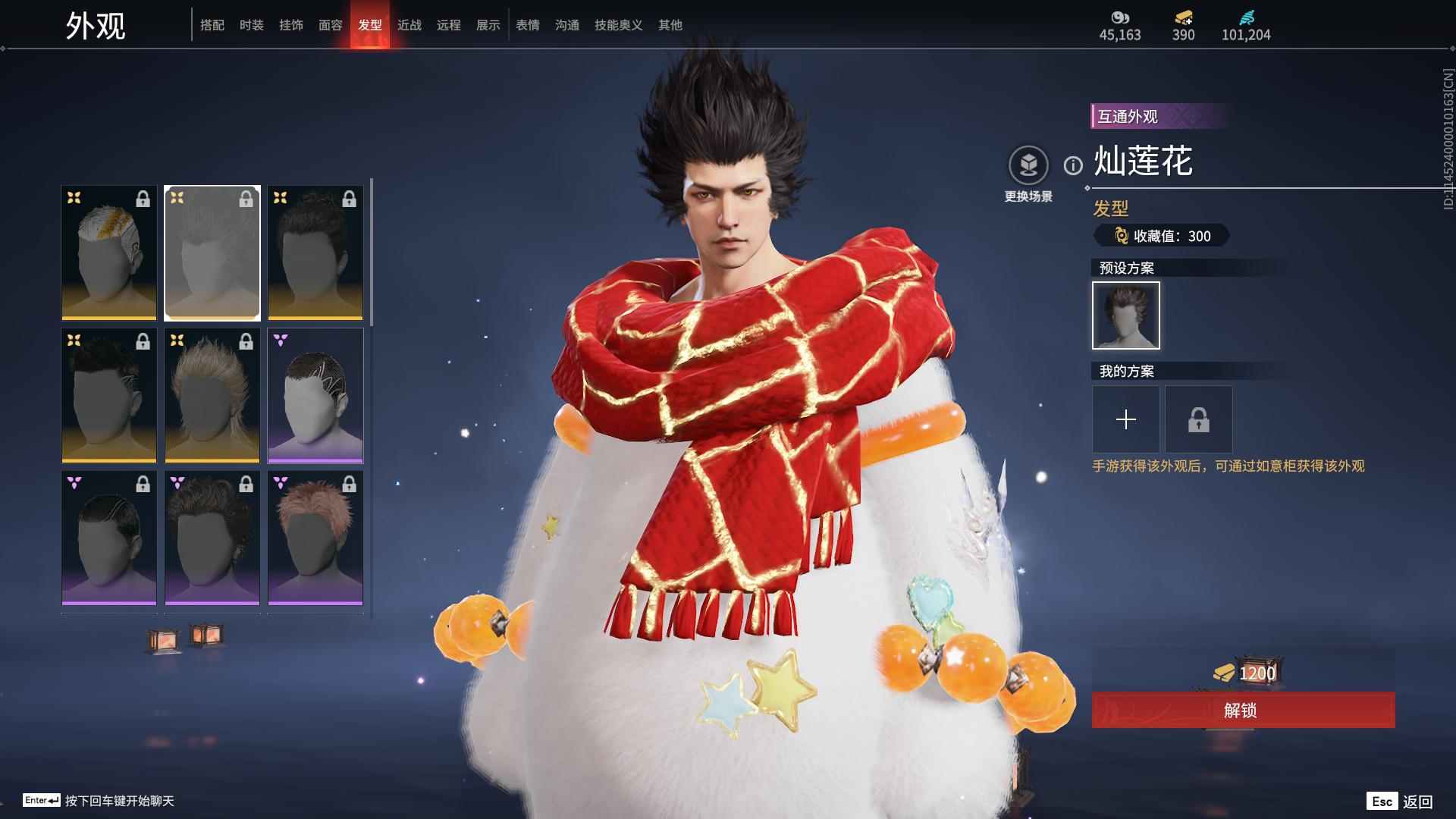The height and width of the screenshot is (819, 1456).
Task: Select the 技能奥义 tab
Action: coord(619,25)
